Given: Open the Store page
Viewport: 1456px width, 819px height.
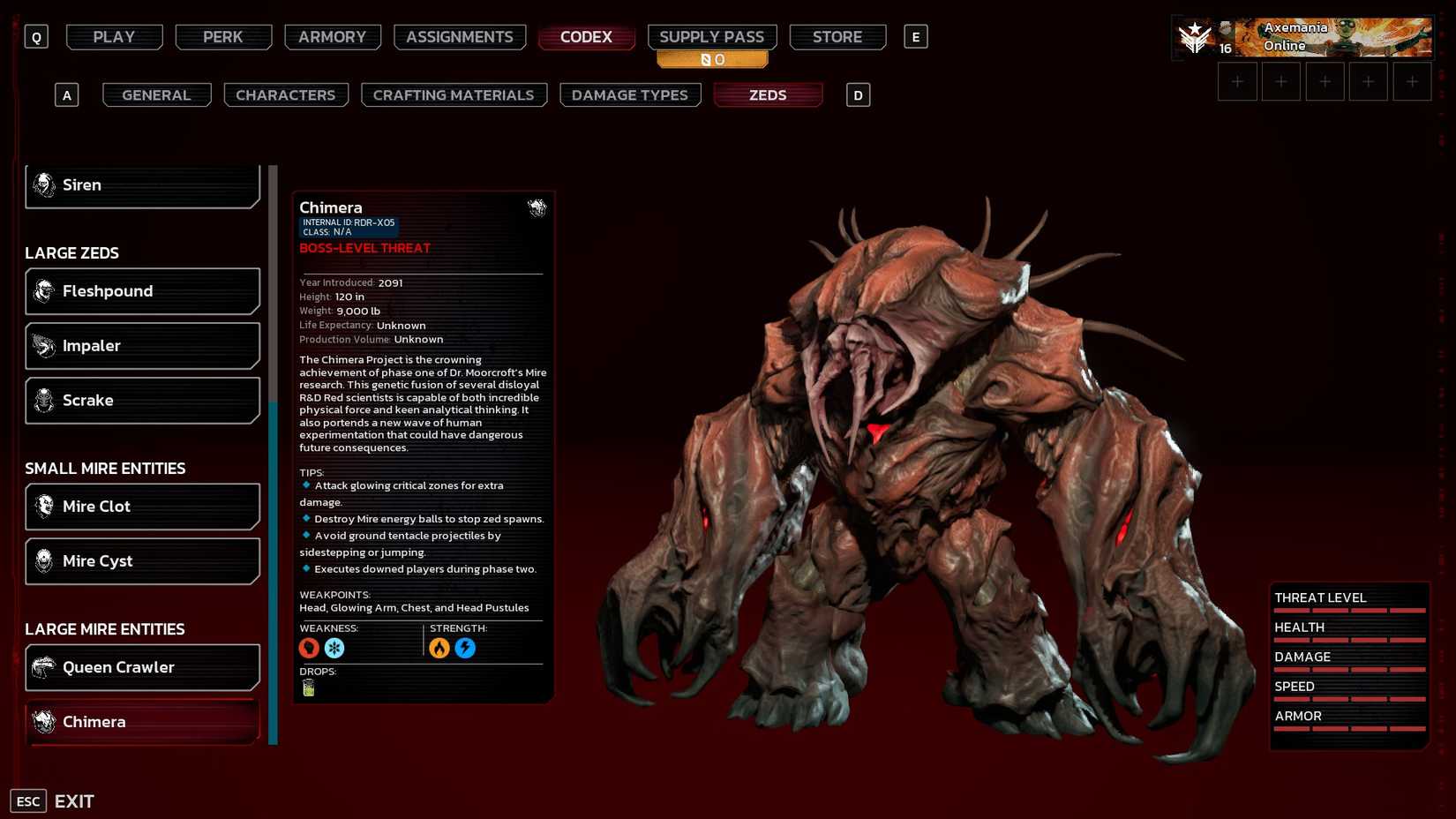Looking at the screenshot, I should pyautogui.click(x=837, y=36).
